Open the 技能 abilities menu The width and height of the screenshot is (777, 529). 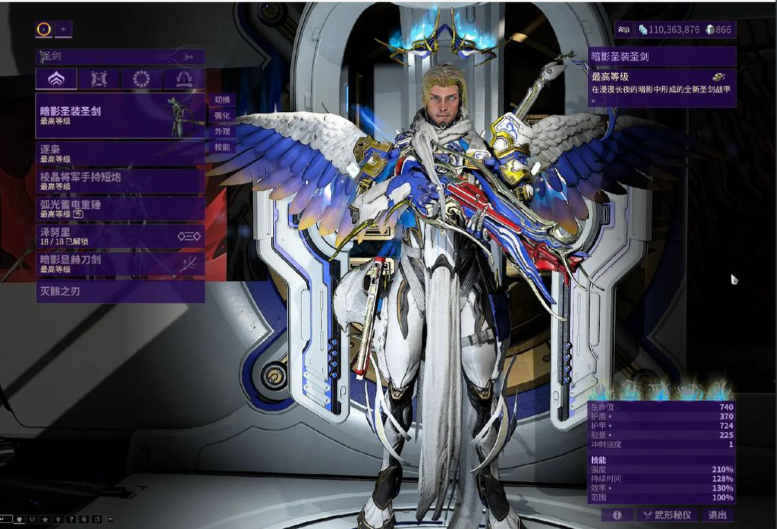pos(221,147)
